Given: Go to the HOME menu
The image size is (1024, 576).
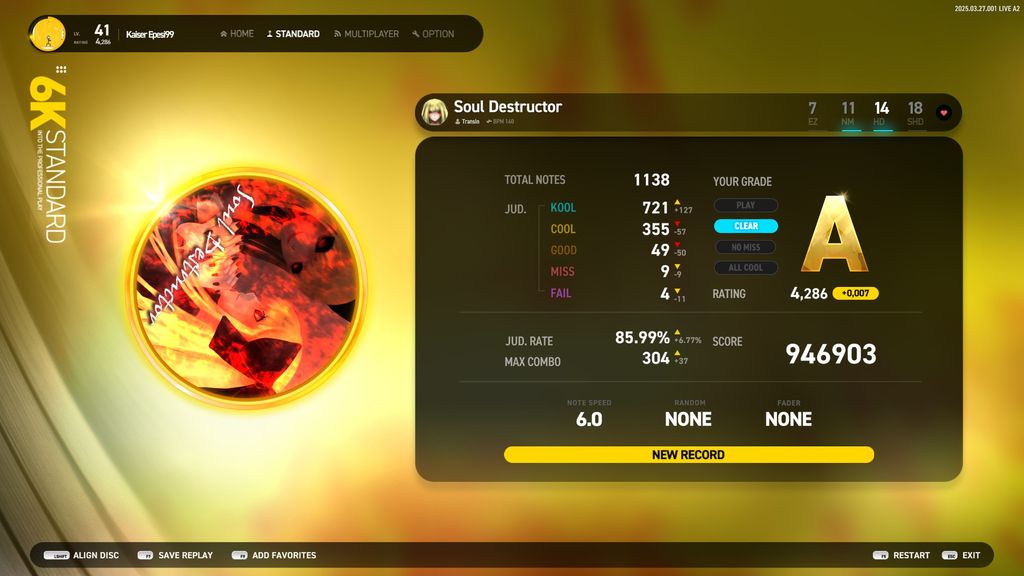Looking at the screenshot, I should click(x=237, y=34).
